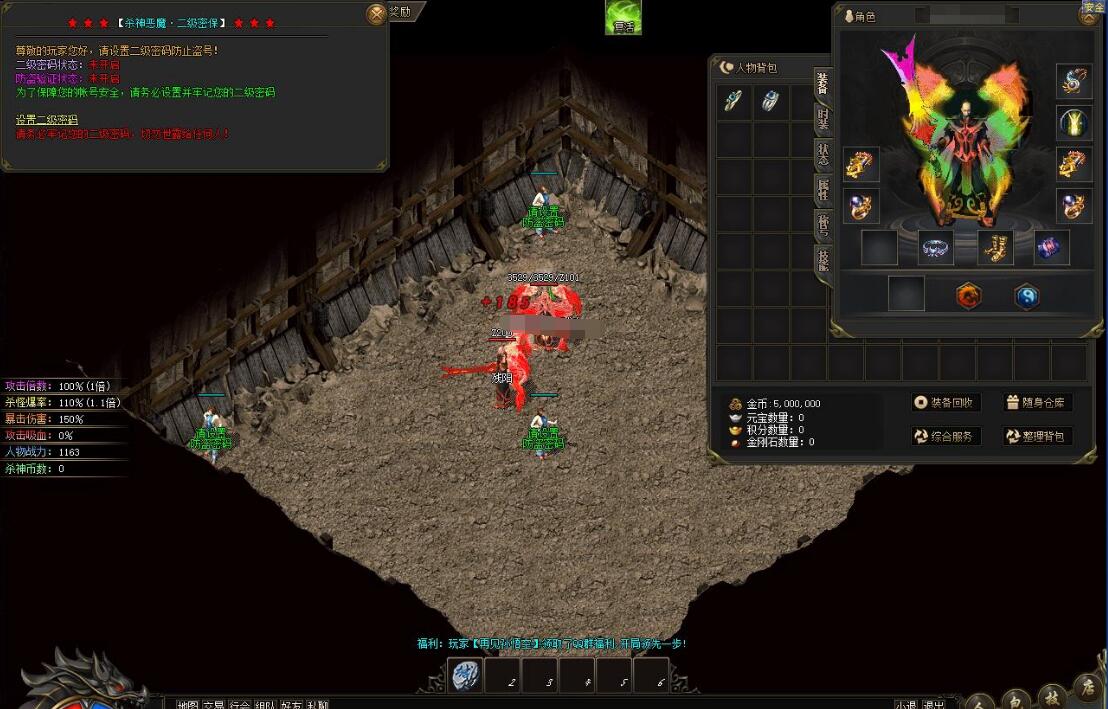Open the 奖励 rewards tab
The image size is (1108, 709).
401,11
